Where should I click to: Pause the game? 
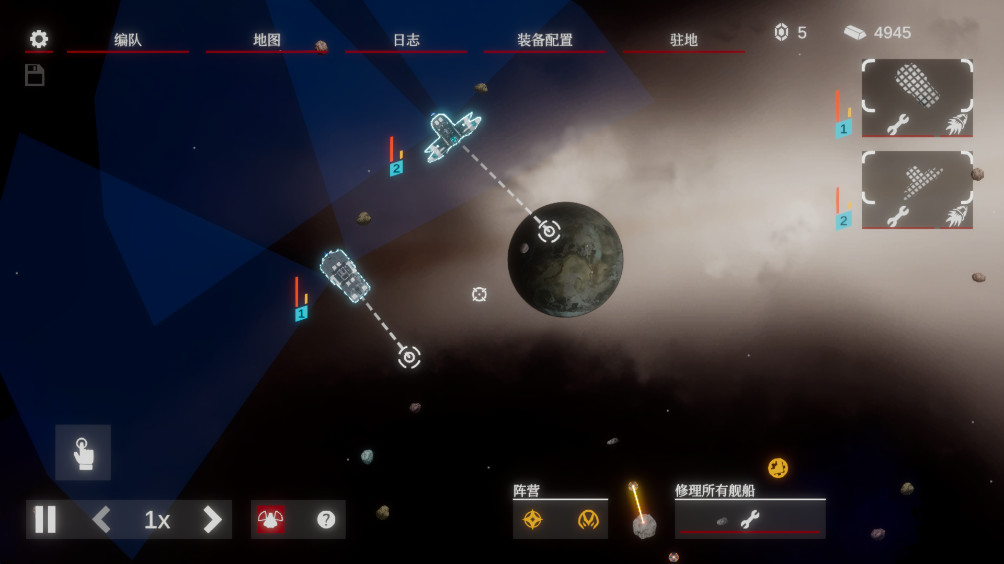point(46,520)
